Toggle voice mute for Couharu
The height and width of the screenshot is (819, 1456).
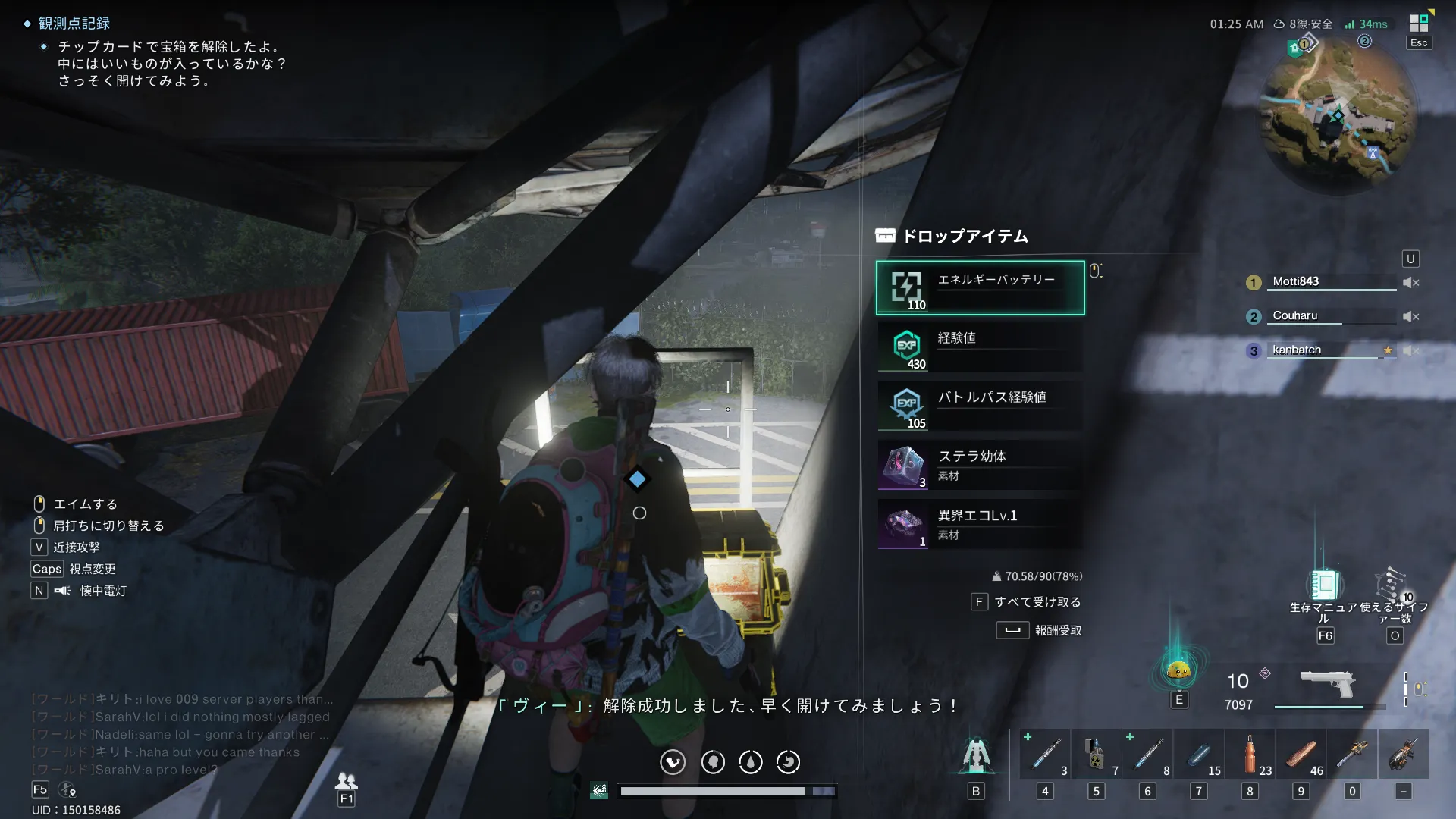pos(1410,316)
